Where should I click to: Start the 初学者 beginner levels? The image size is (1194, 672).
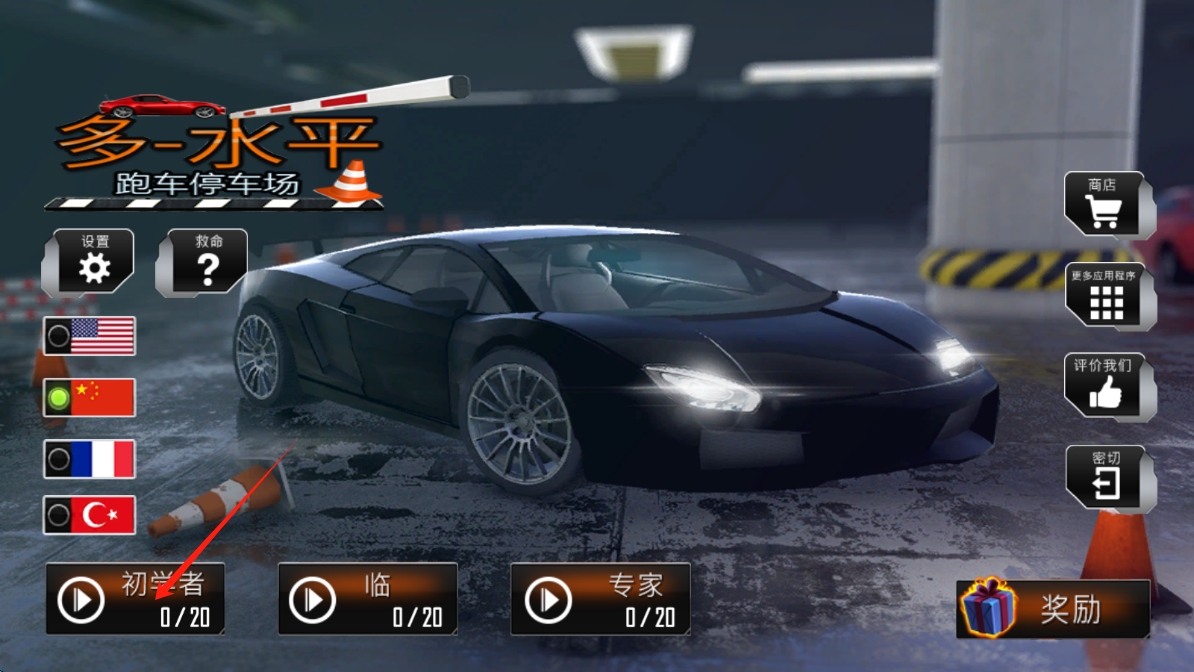[x=135, y=599]
